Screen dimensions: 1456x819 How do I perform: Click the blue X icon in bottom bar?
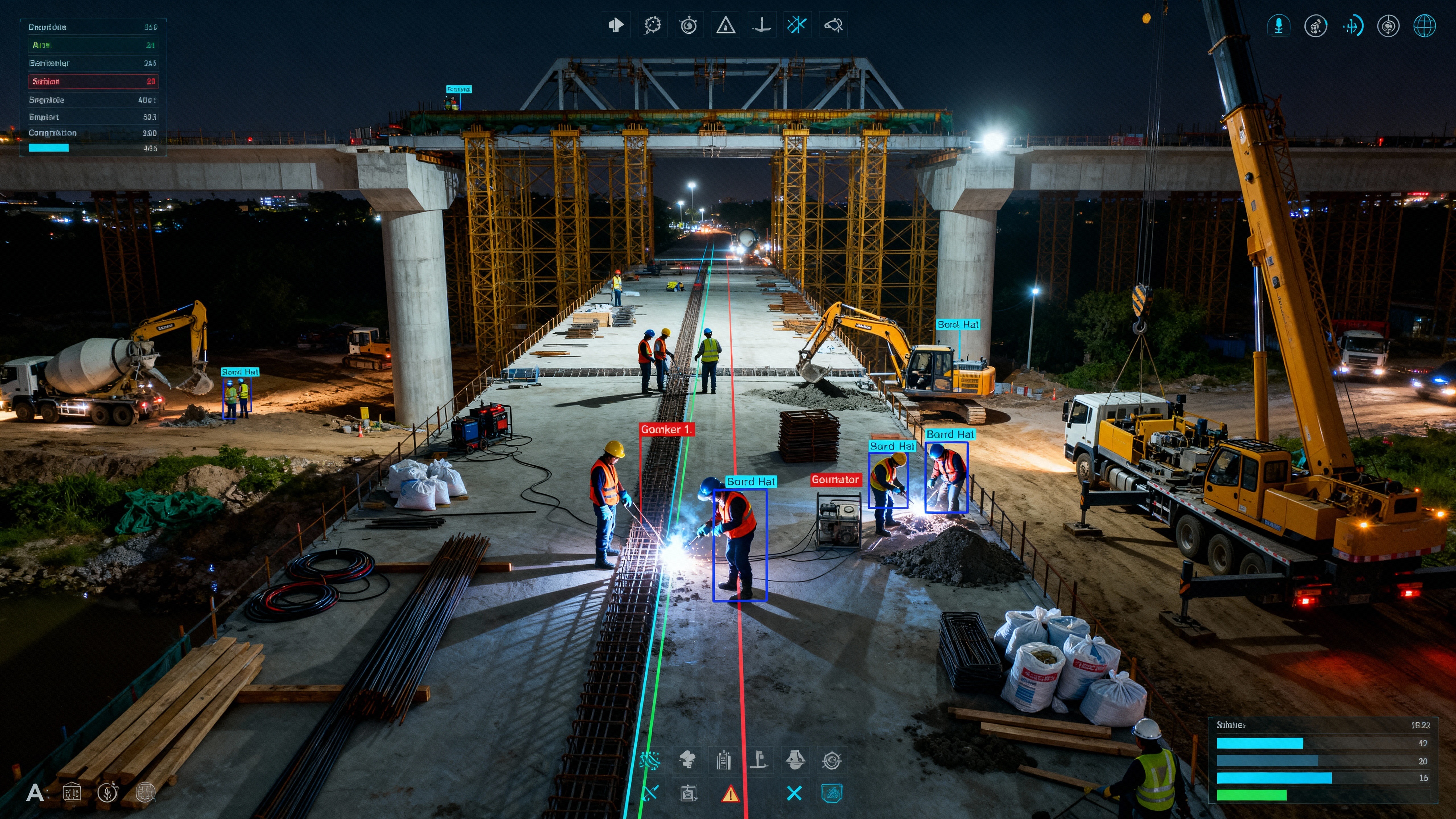(x=794, y=794)
